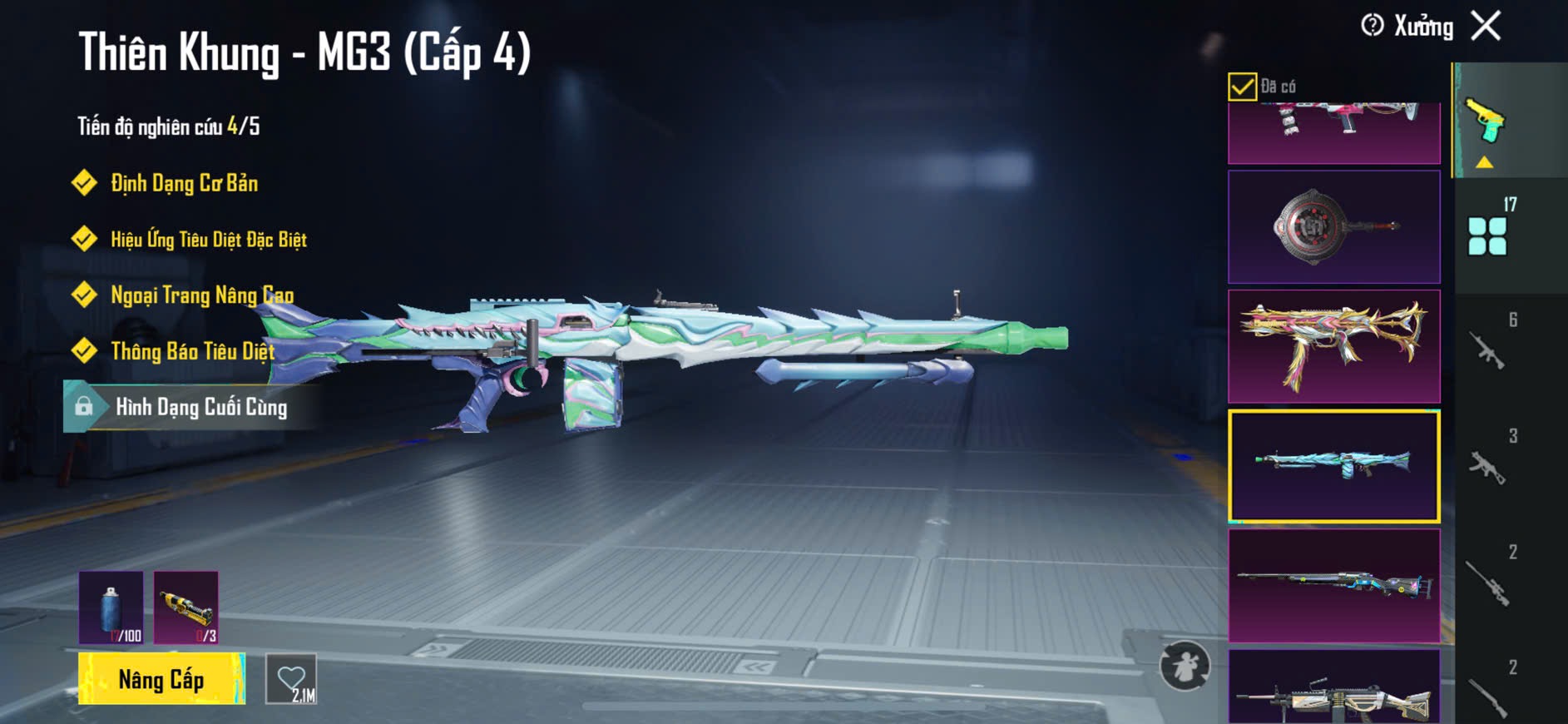This screenshot has height=724, width=1568.
Task: Switch to the yellow pistol category tab
Action: [1487, 121]
